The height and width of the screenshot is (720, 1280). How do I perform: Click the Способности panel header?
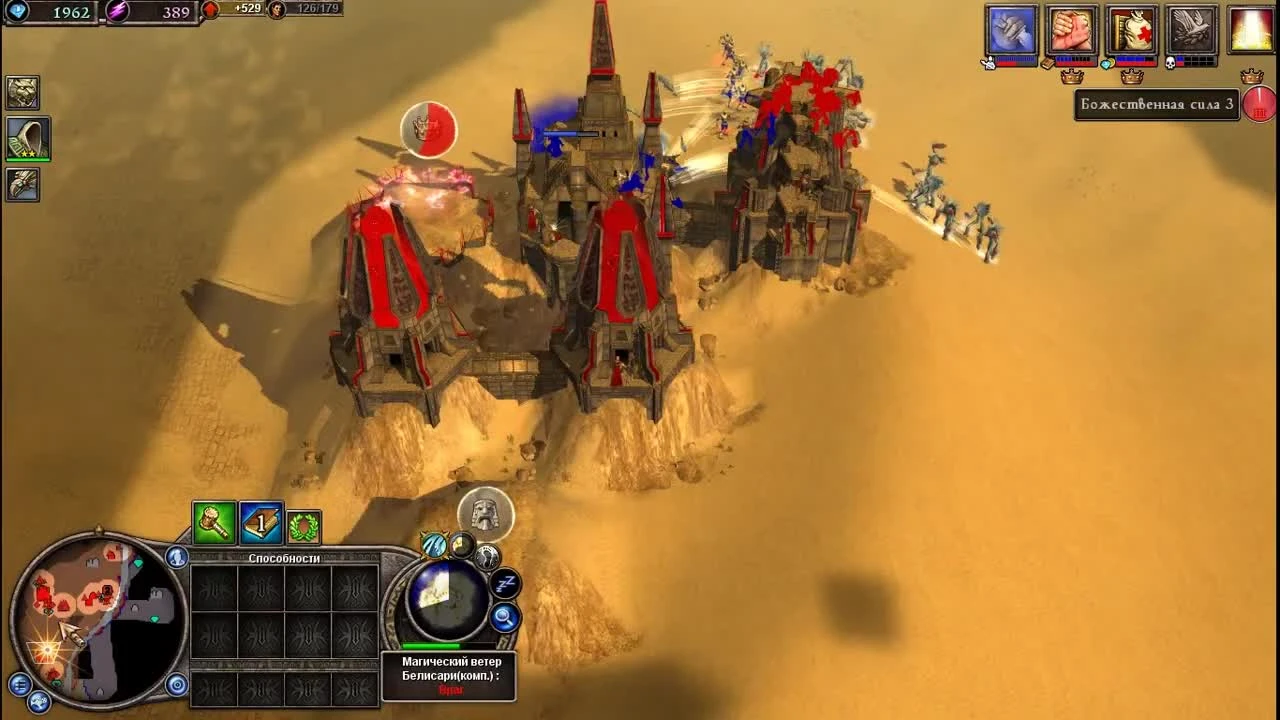[x=284, y=559]
